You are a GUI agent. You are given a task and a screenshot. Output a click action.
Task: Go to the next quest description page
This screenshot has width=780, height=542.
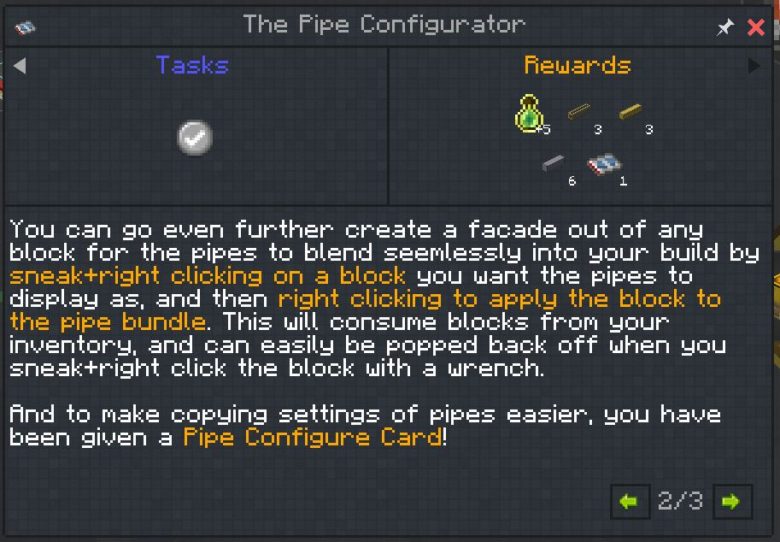[731, 501]
